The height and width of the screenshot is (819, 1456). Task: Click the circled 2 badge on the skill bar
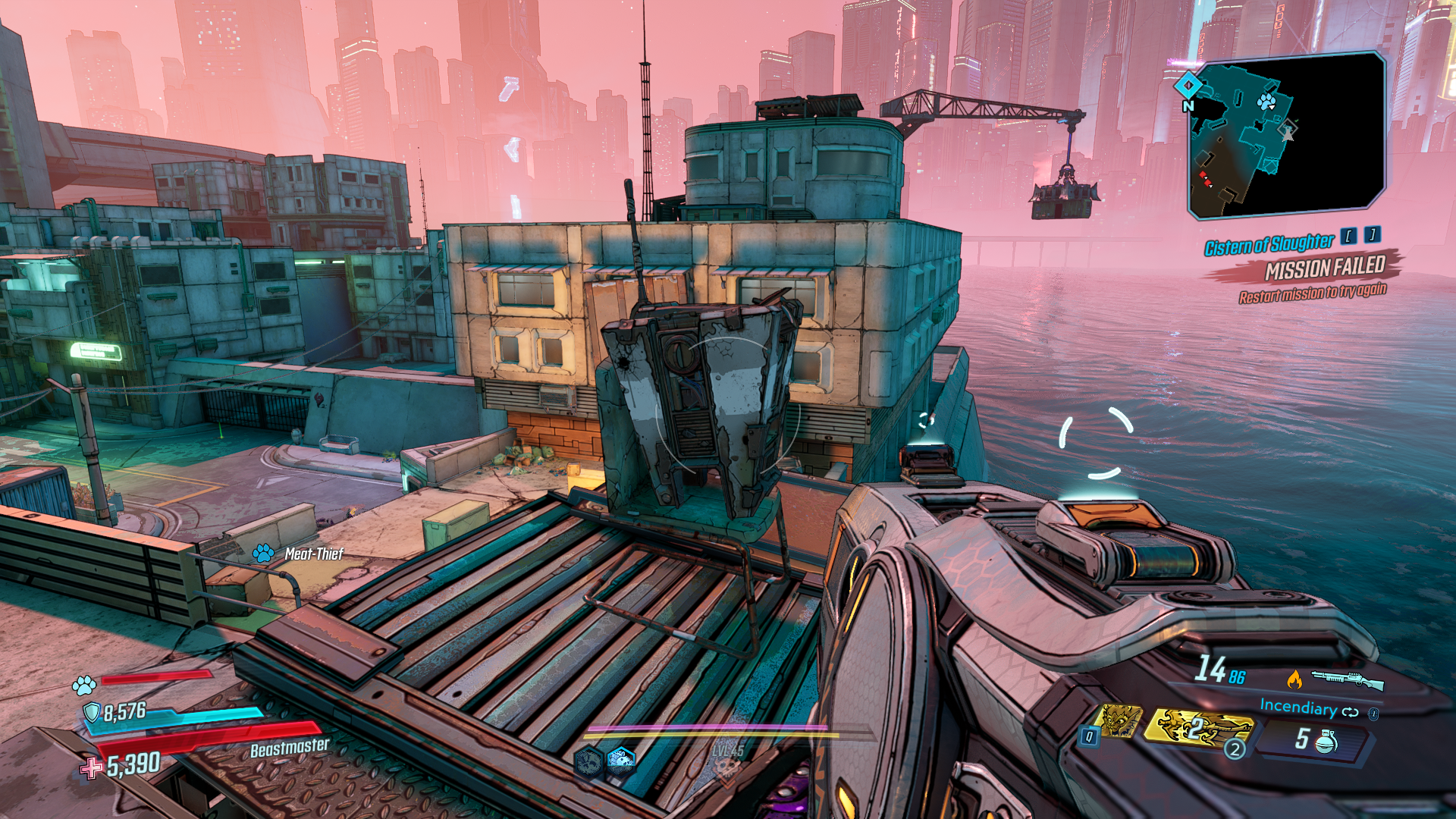[x=1235, y=751]
